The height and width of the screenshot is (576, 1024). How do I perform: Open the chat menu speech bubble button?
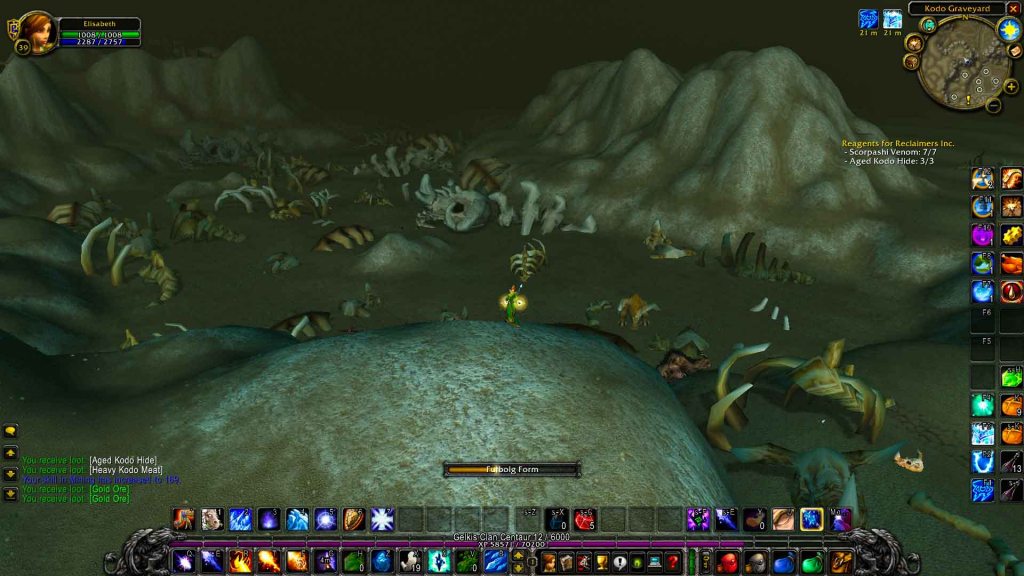coord(10,431)
